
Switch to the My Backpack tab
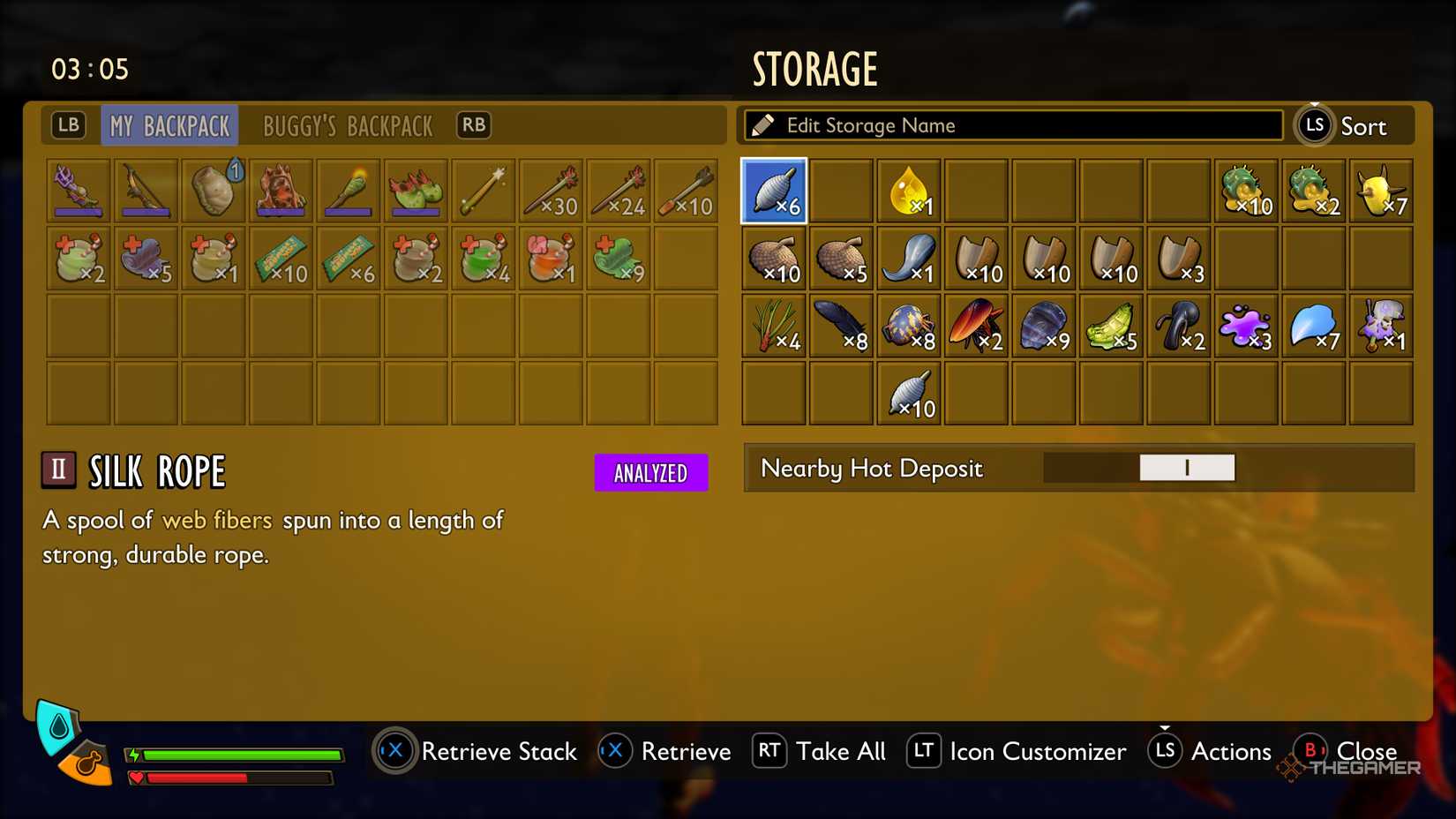(x=169, y=126)
